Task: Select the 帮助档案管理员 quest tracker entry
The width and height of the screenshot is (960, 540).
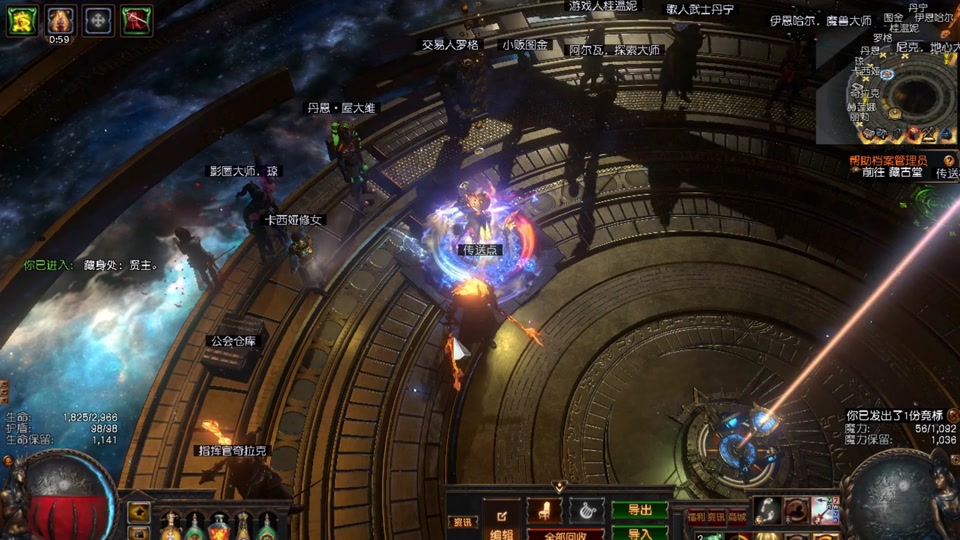Action: point(888,160)
